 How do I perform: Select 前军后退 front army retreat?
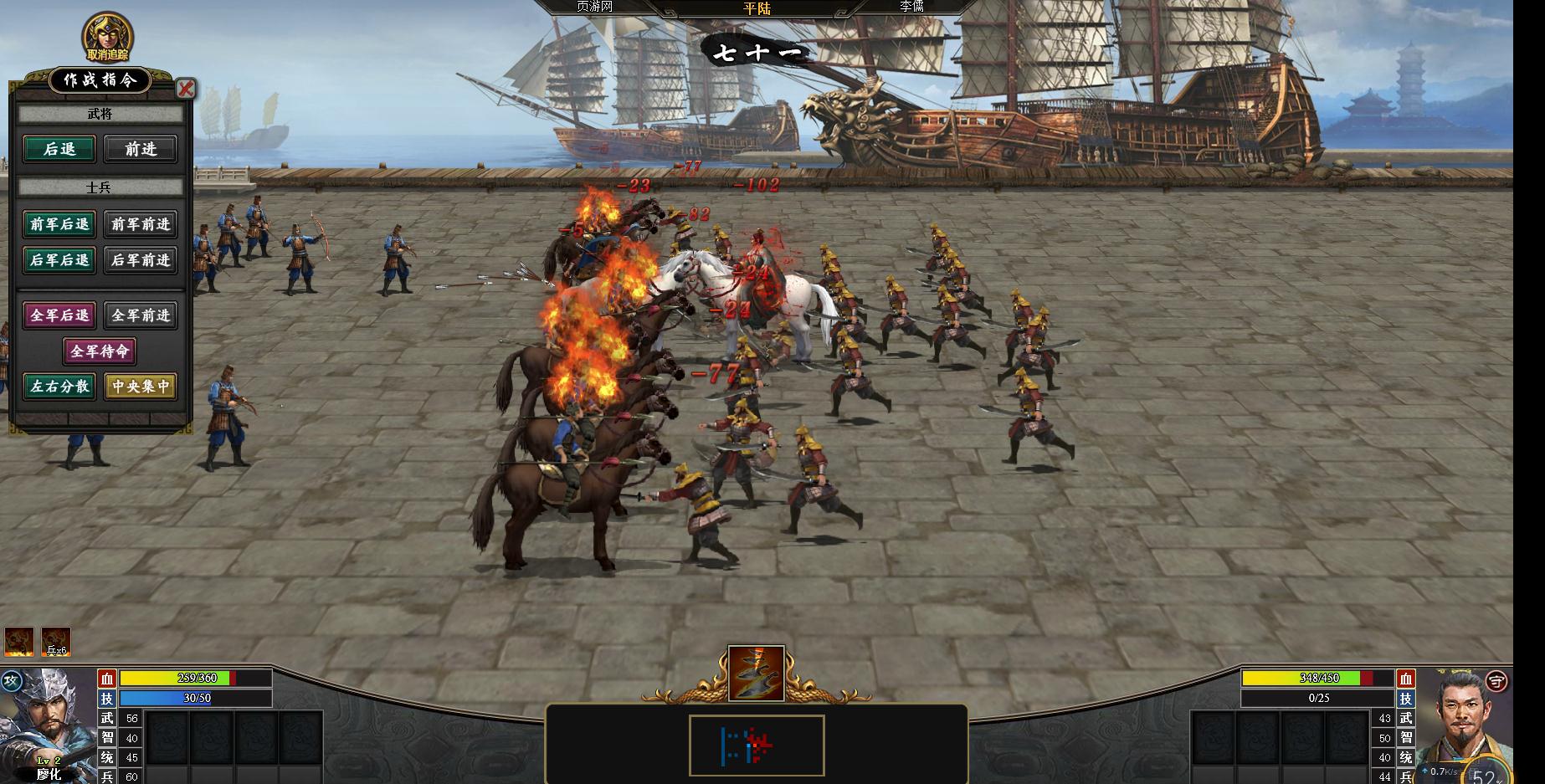click(x=59, y=224)
